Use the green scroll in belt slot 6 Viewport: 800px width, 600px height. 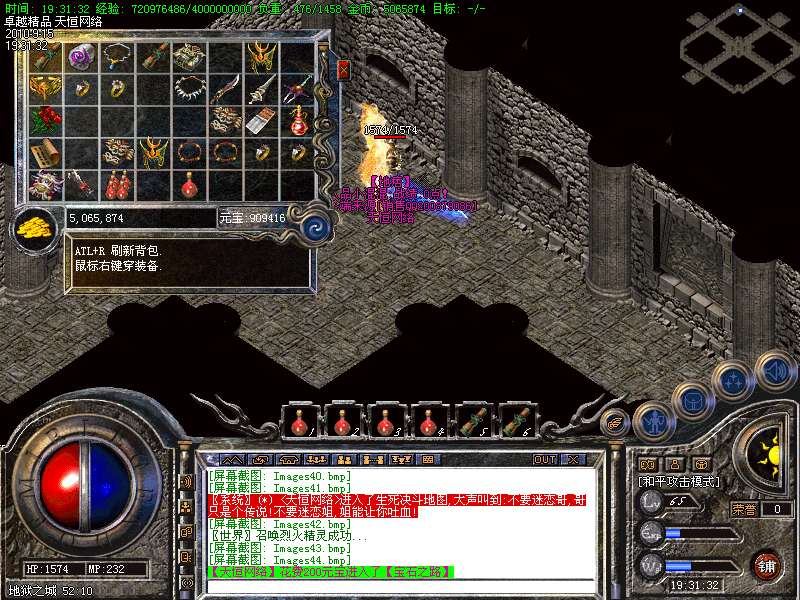point(516,422)
